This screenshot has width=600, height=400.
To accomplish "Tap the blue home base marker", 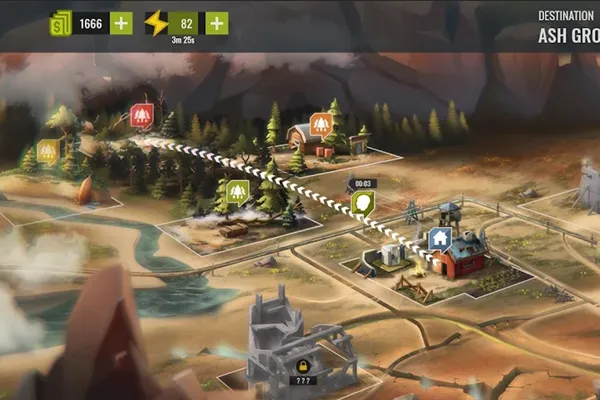I will 438,239.
